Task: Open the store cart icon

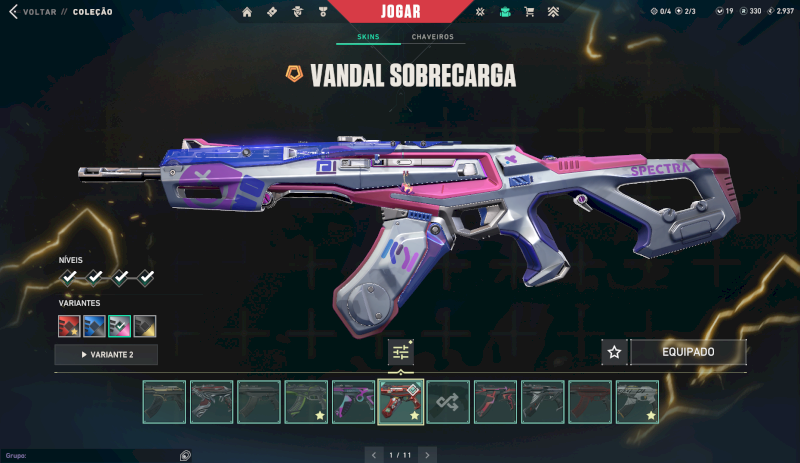Action: 530,12
